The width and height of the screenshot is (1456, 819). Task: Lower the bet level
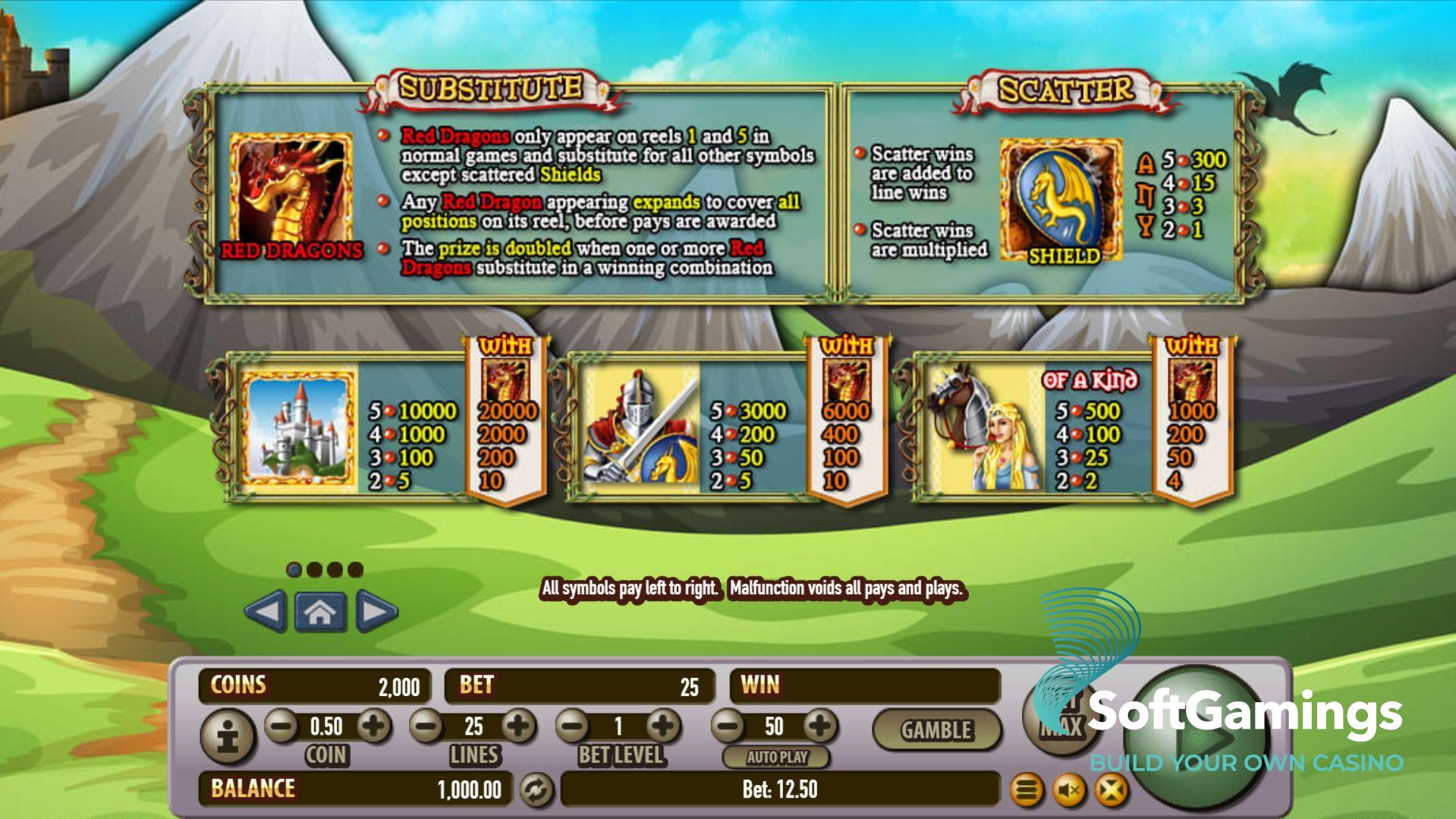574,726
